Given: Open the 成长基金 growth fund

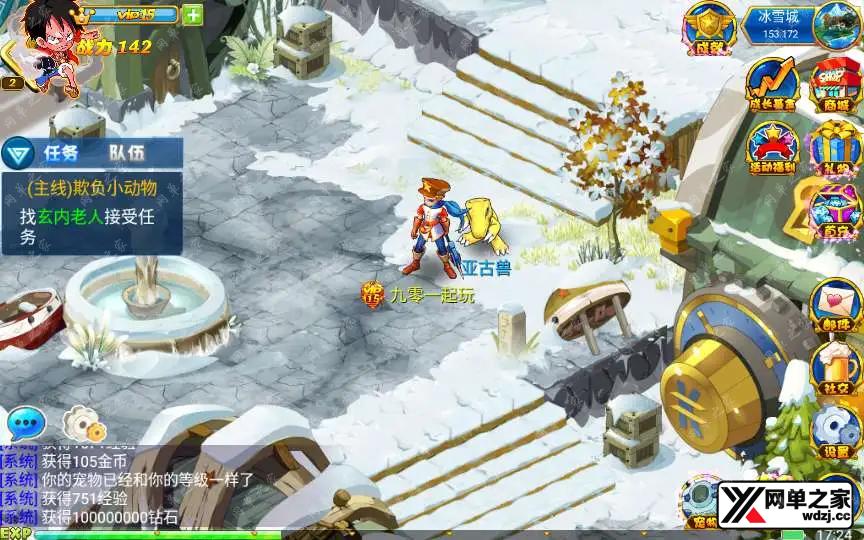Looking at the screenshot, I should pos(771,86).
